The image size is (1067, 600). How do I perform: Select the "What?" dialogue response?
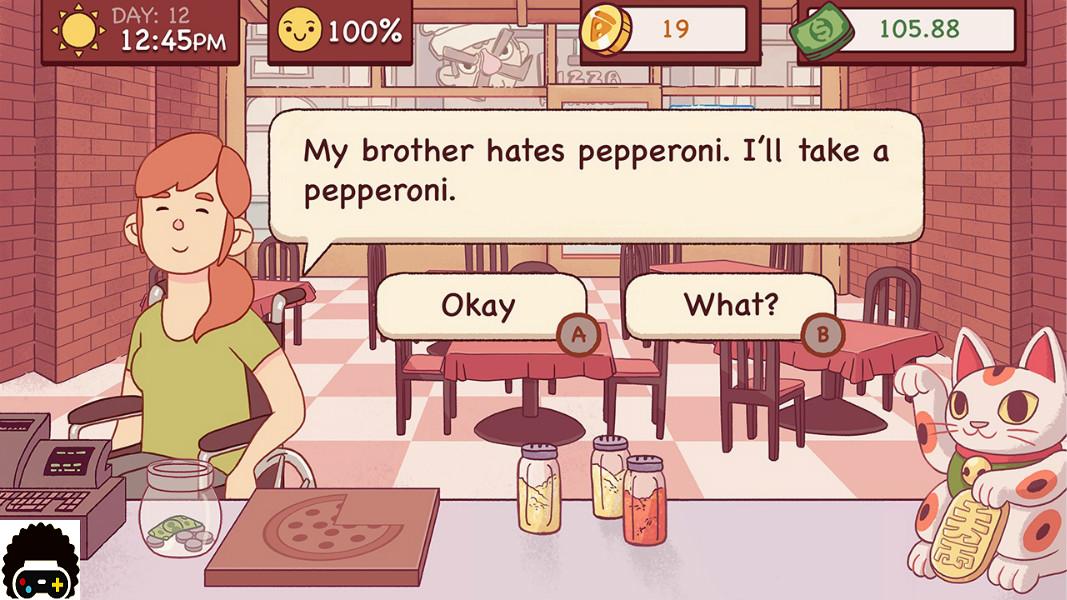(x=729, y=305)
